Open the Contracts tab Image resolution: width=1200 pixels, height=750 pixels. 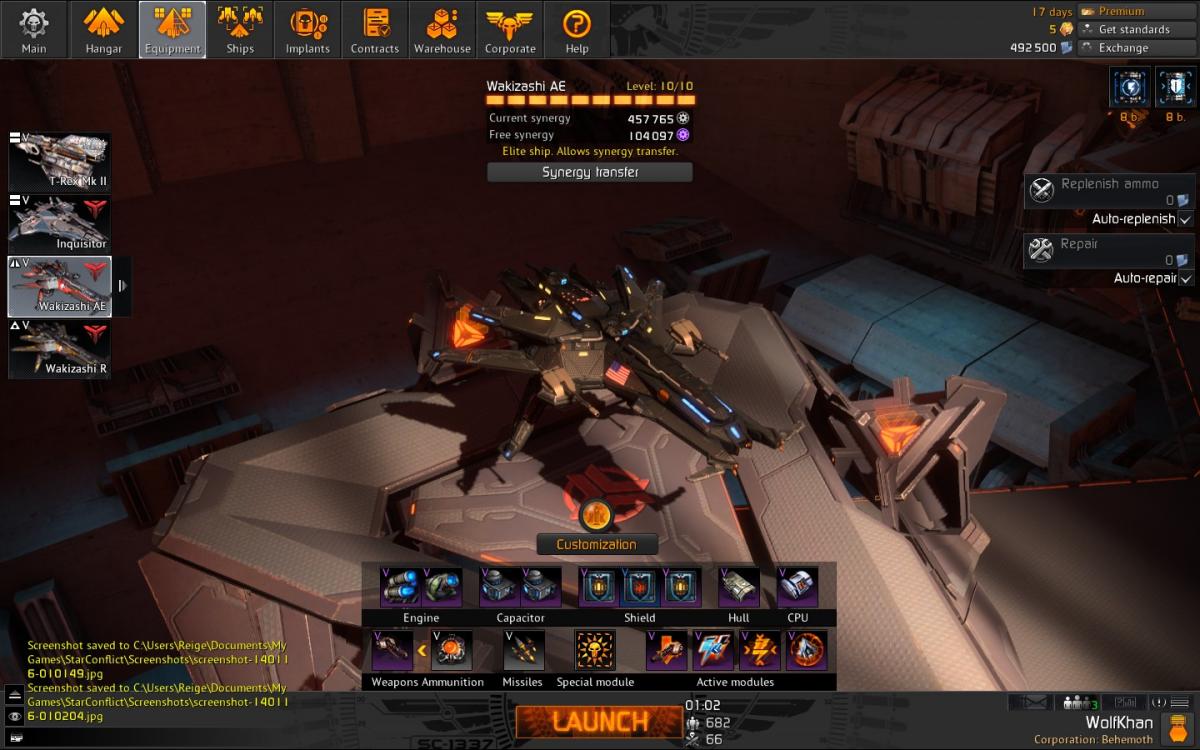tap(375, 30)
